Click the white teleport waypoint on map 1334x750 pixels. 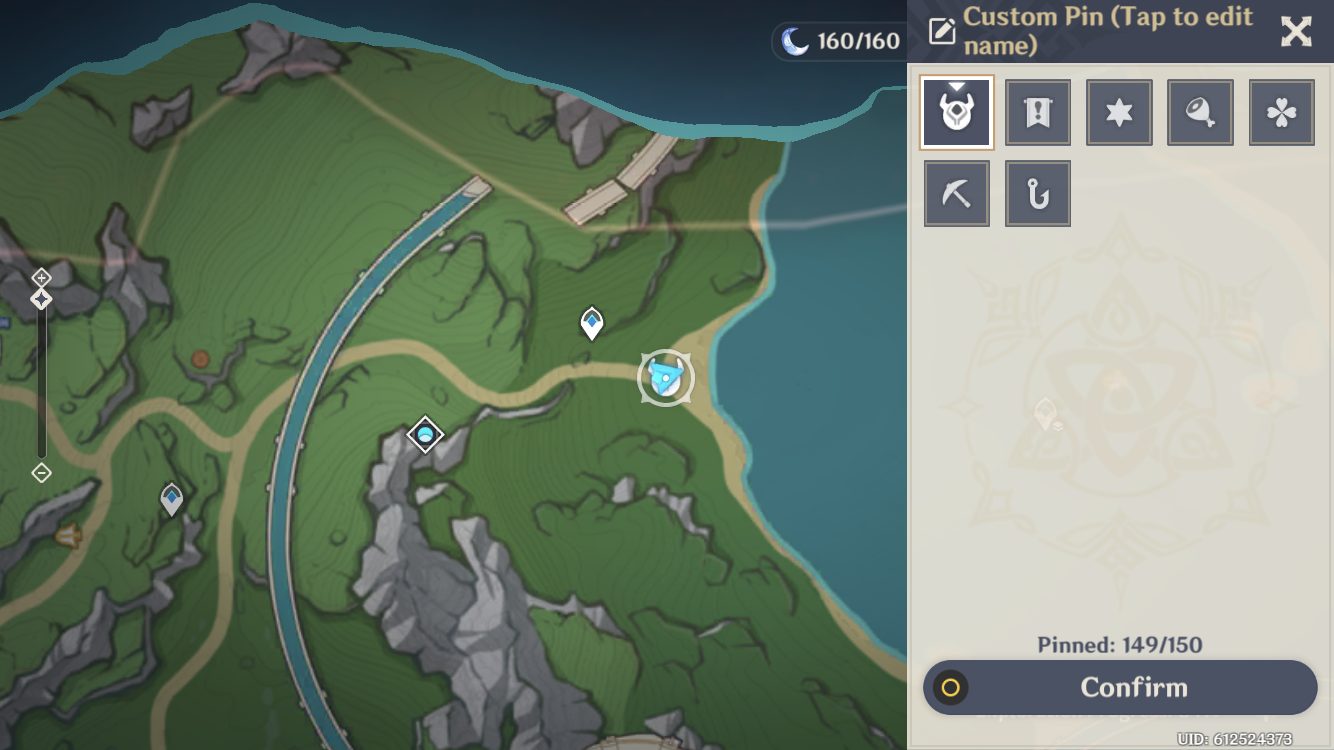[x=592, y=323]
